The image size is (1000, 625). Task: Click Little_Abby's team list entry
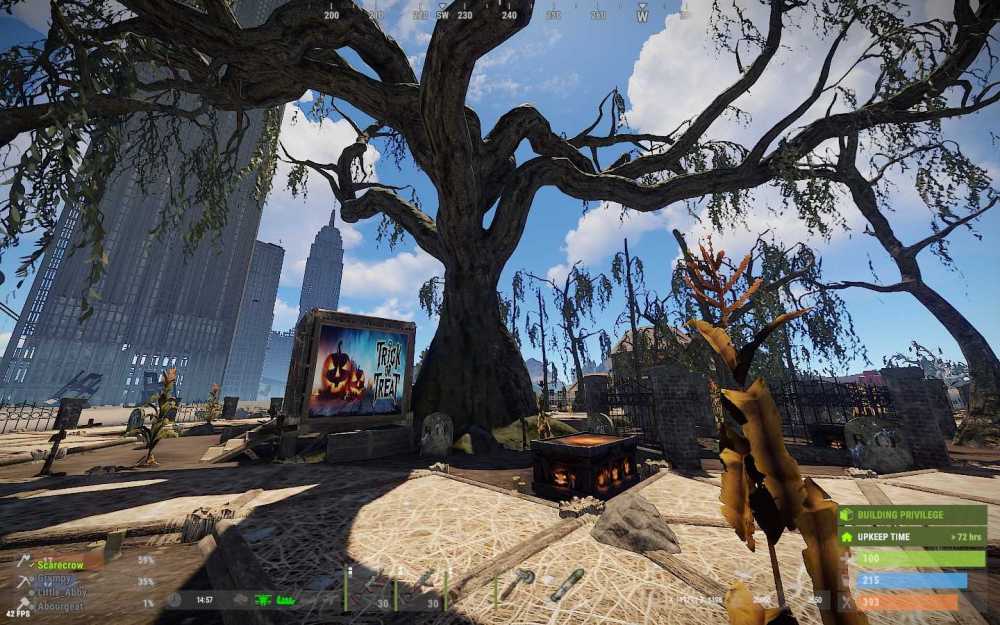click(x=61, y=592)
